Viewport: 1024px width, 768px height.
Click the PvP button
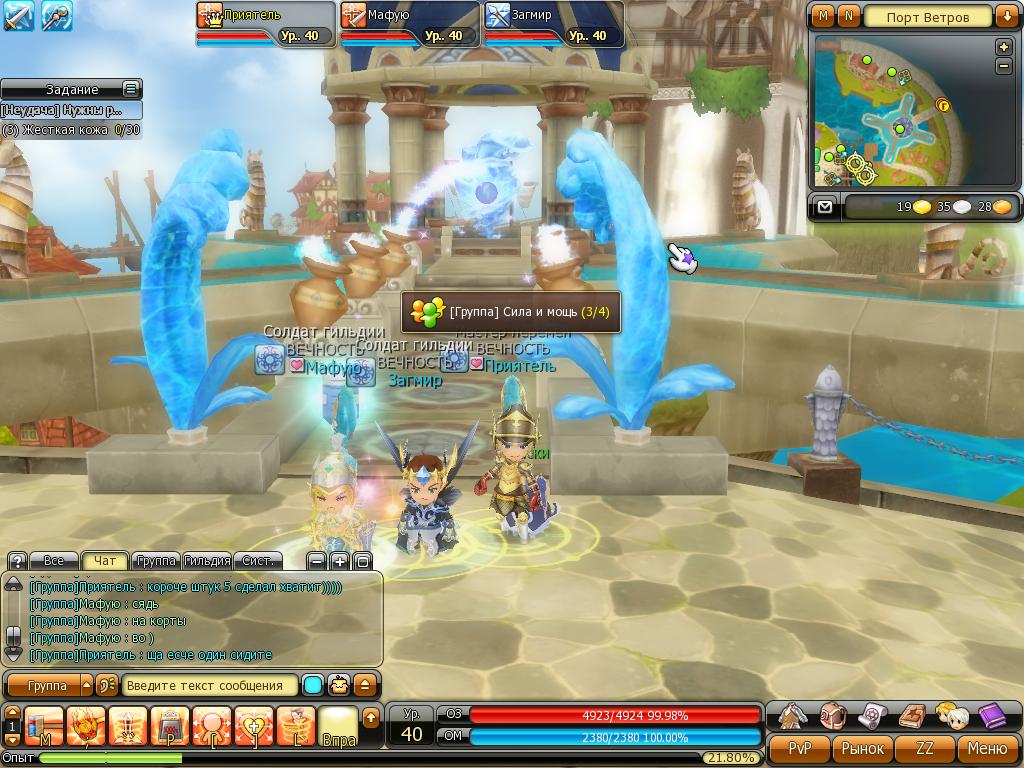coord(800,748)
